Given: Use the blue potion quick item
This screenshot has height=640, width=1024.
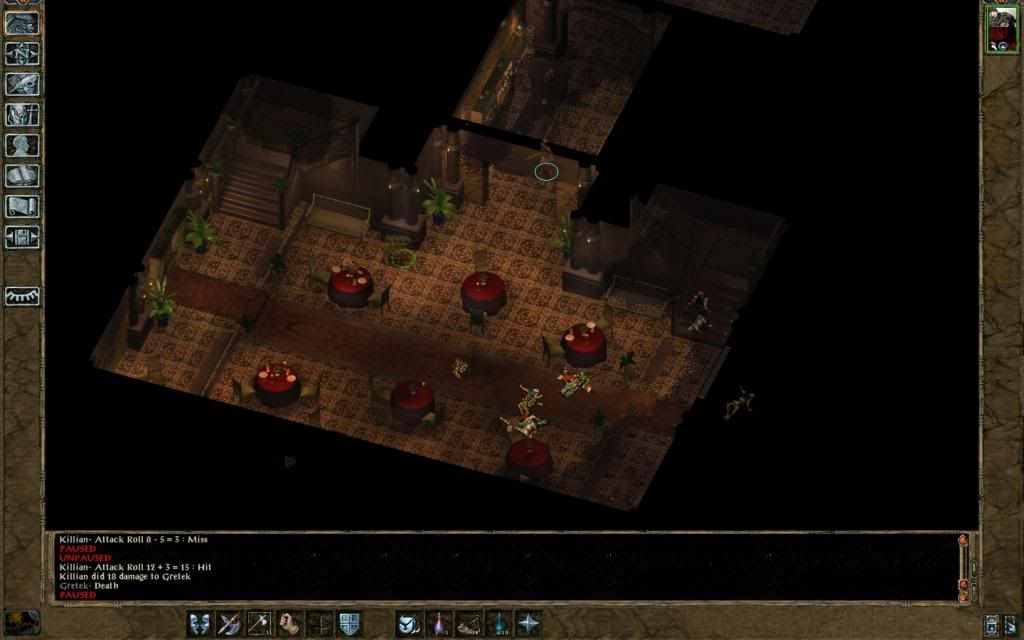Looking at the screenshot, I should [x=498, y=623].
